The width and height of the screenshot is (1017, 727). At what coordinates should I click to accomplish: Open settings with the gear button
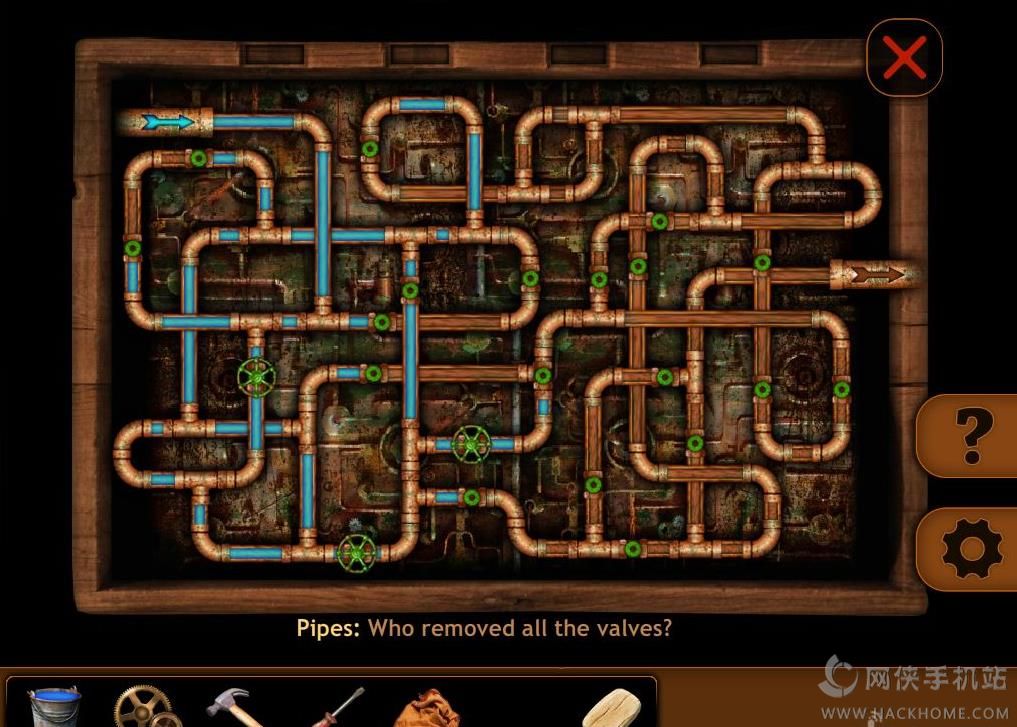(x=970, y=548)
